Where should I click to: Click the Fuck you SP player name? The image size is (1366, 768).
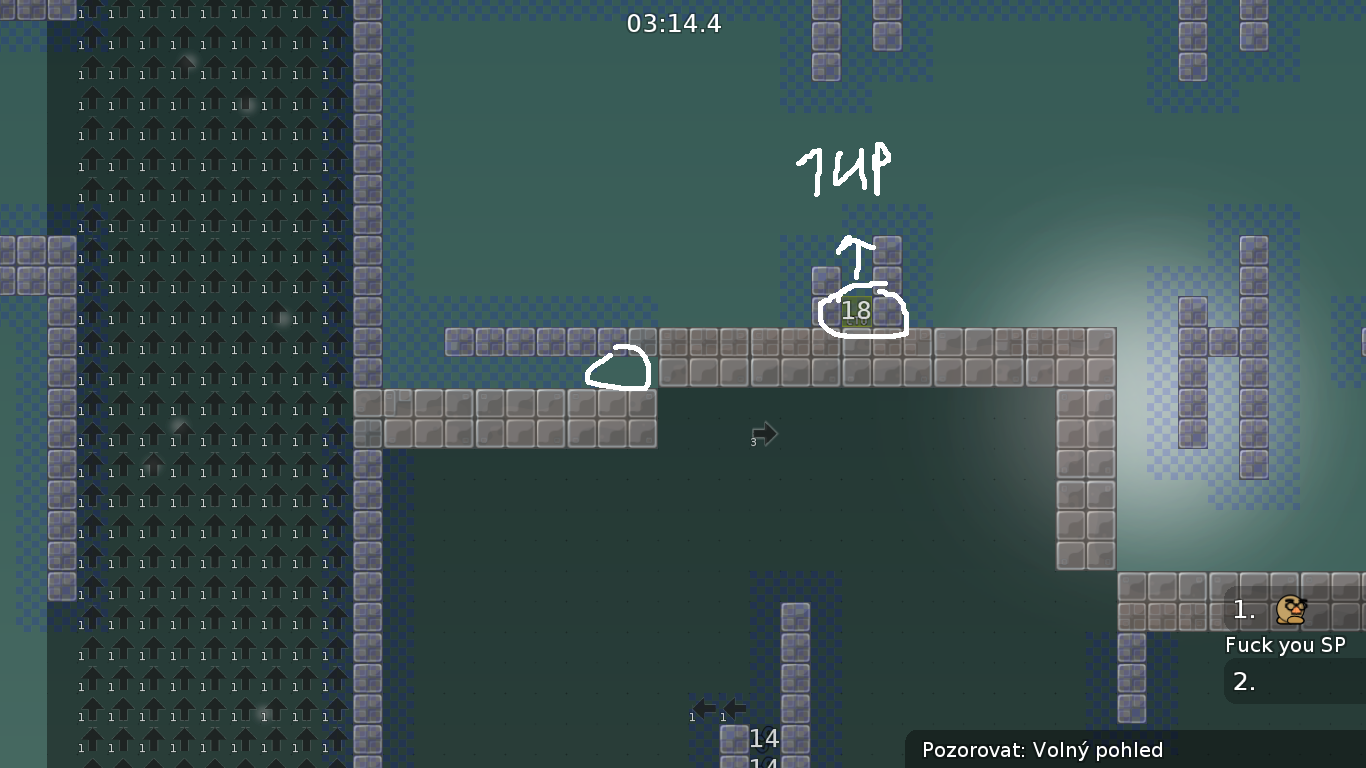point(1287,645)
